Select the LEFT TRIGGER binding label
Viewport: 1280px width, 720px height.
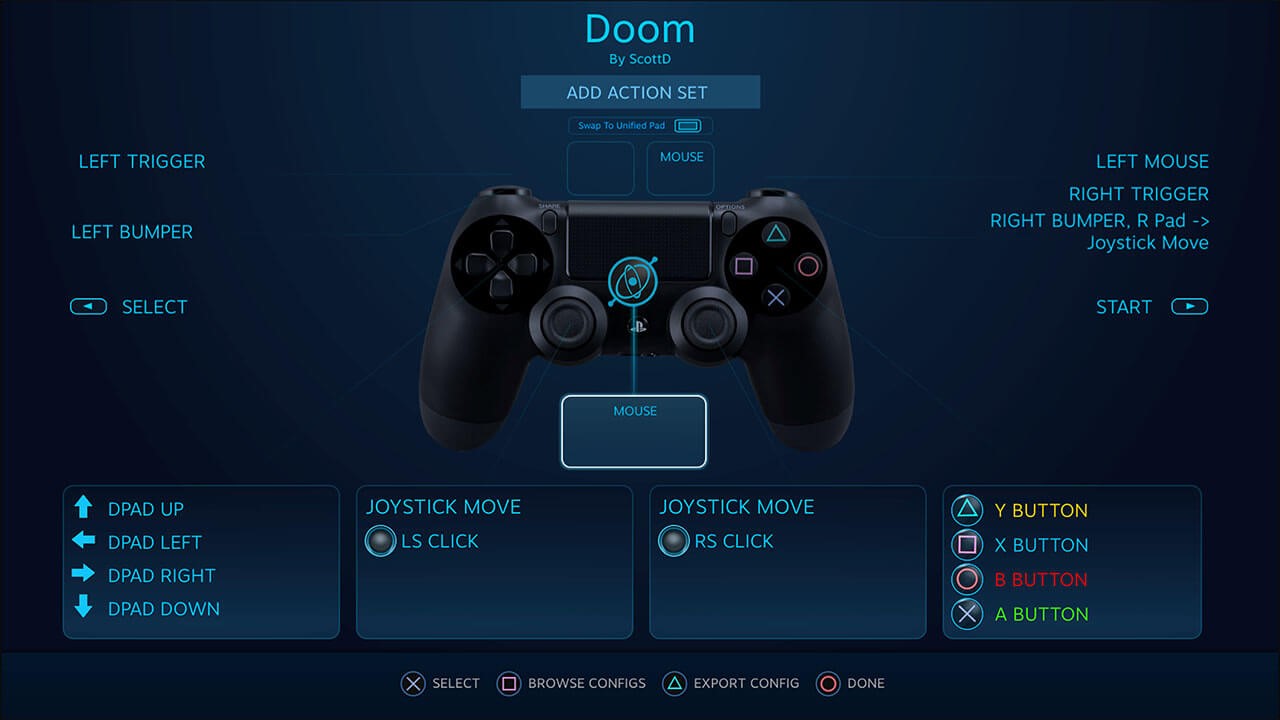click(x=142, y=161)
